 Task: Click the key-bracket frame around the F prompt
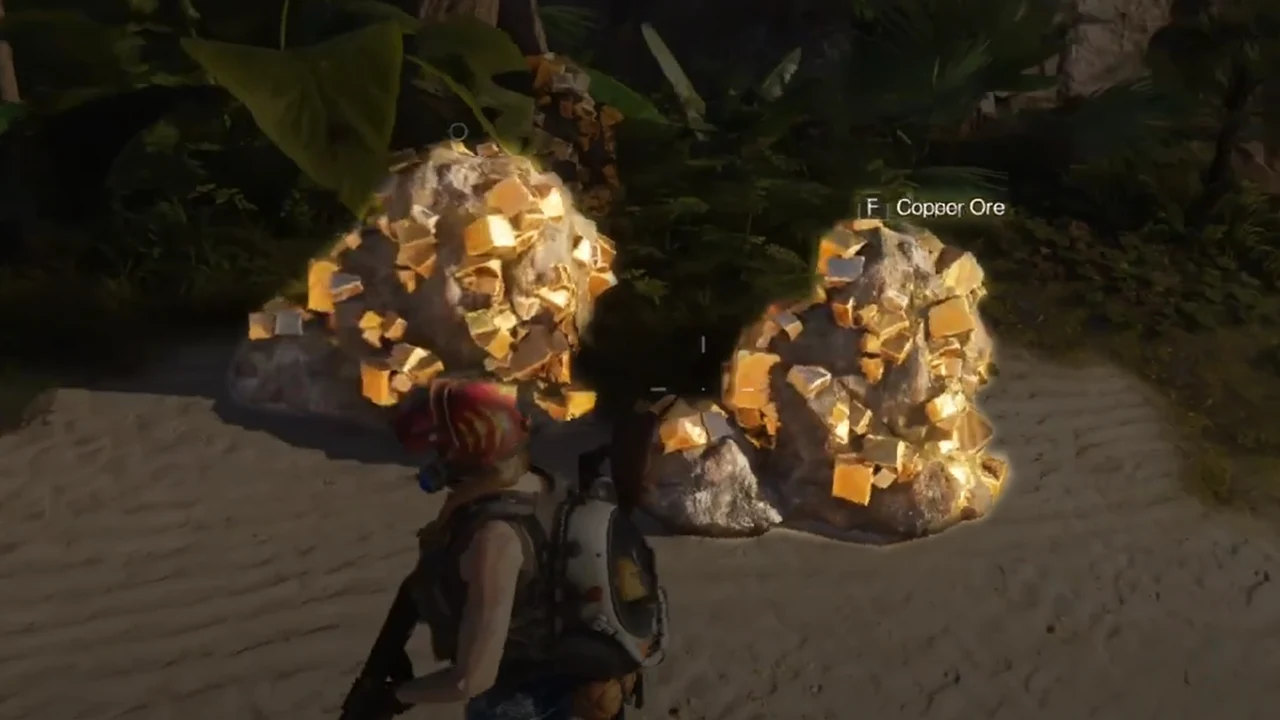872,208
